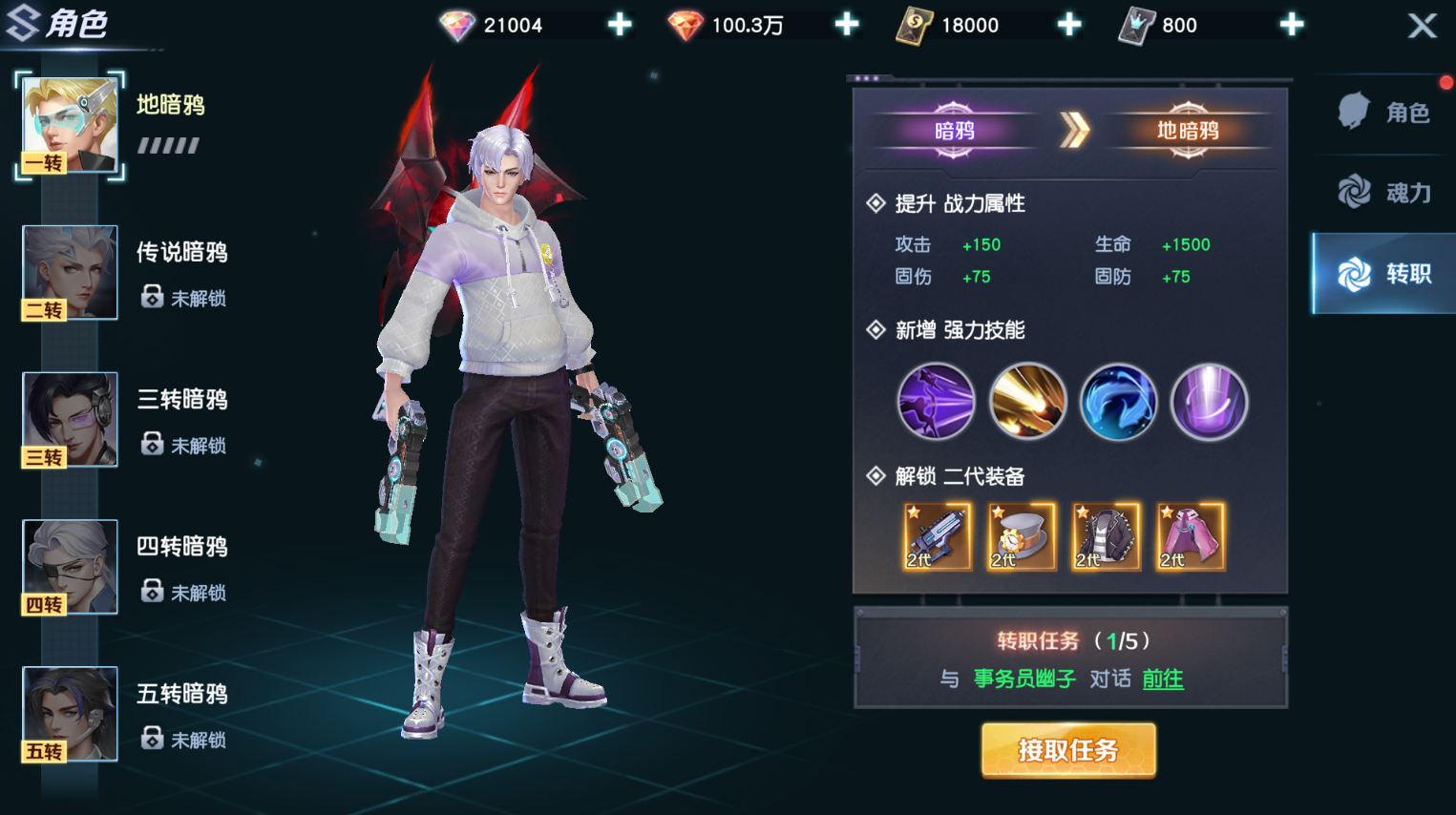The image size is (1456, 815).
Task: Inspect the purple archer skill icon
Action: [936, 402]
